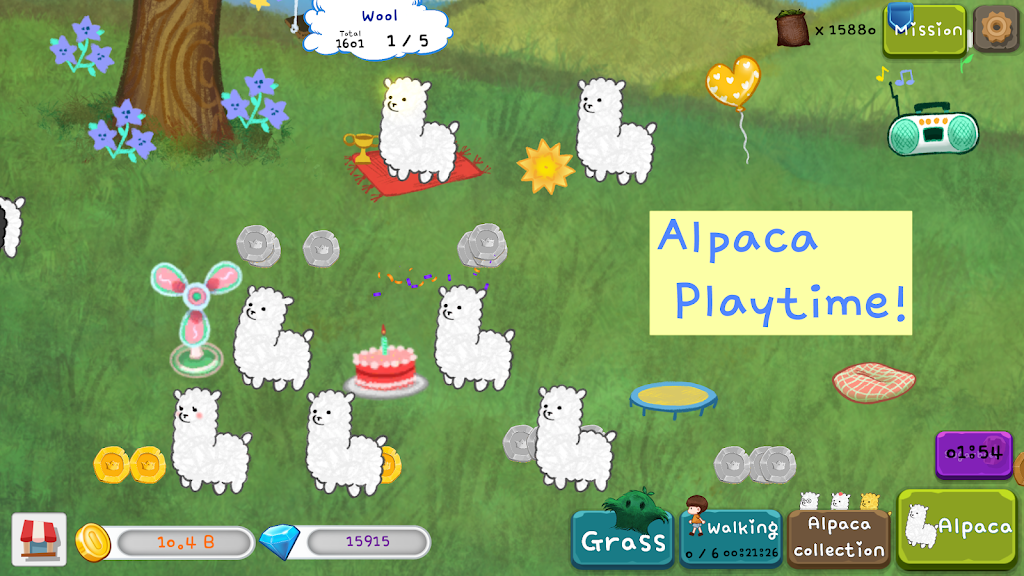This screenshot has height=576, width=1024.
Task: Tap the Grass button
Action: (x=623, y=540)
